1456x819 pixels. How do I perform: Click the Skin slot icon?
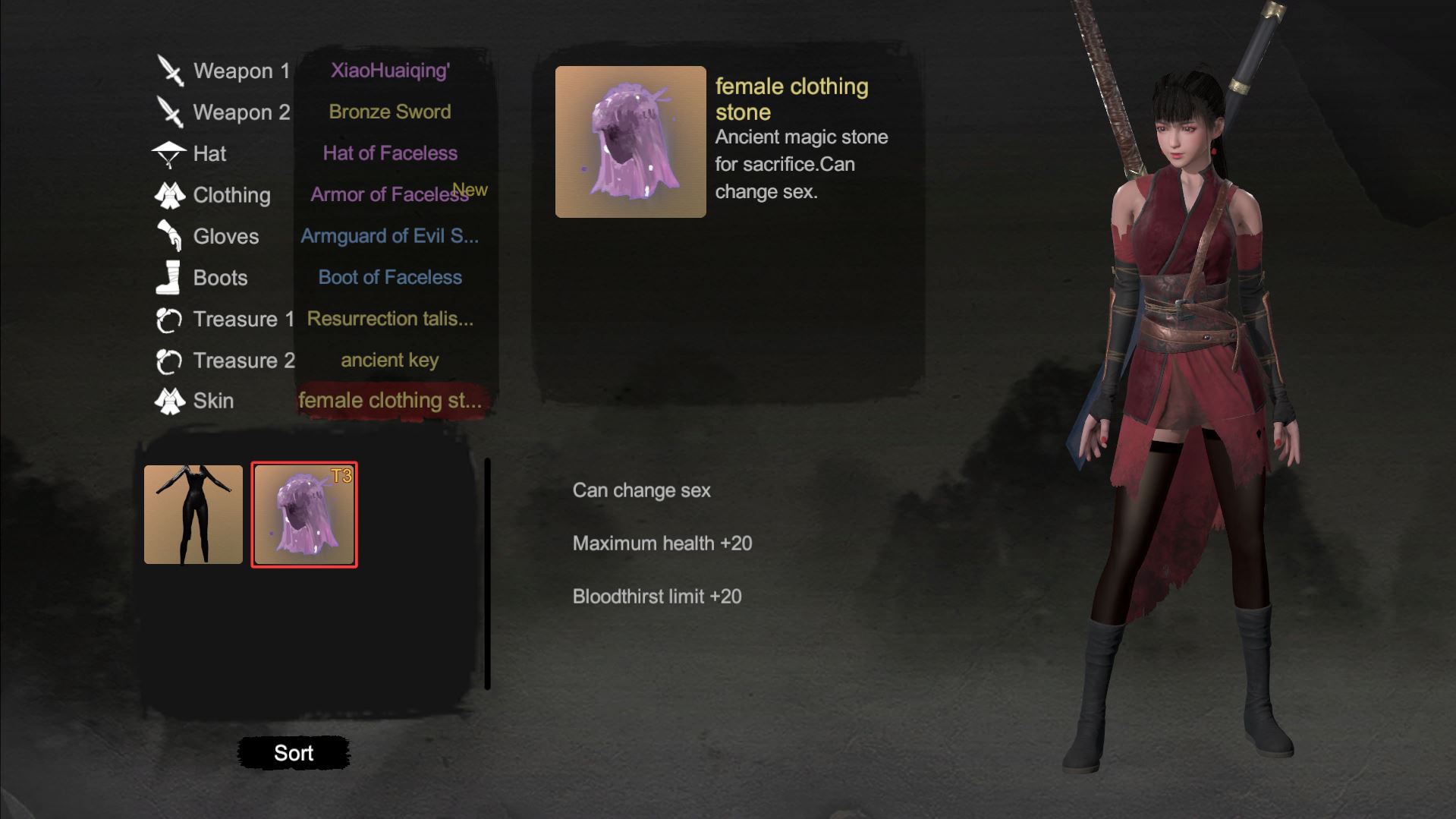point(171,399)
